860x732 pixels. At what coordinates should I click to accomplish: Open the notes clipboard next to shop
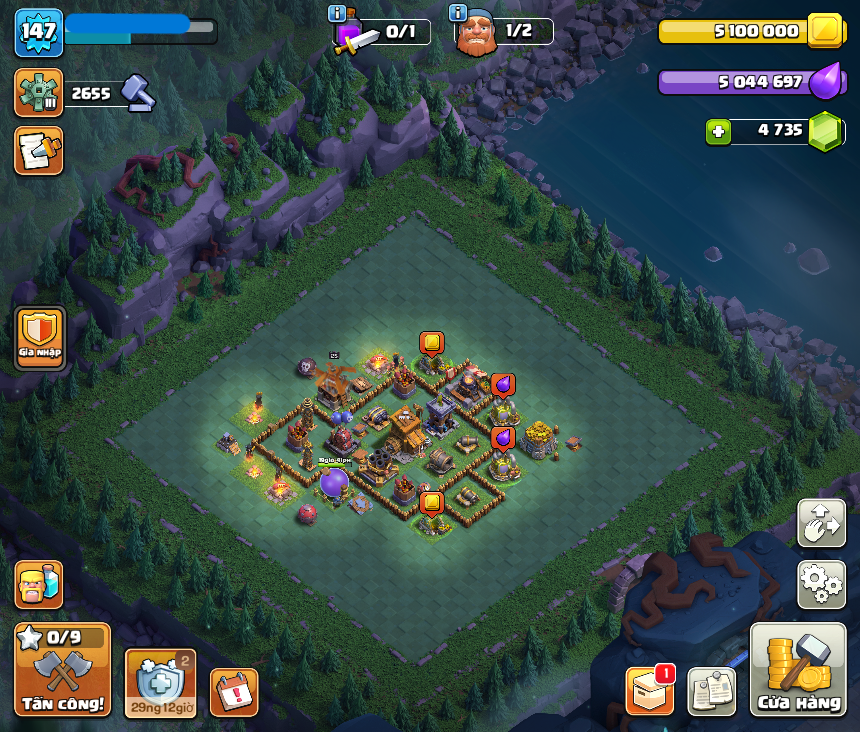[712, 691]
